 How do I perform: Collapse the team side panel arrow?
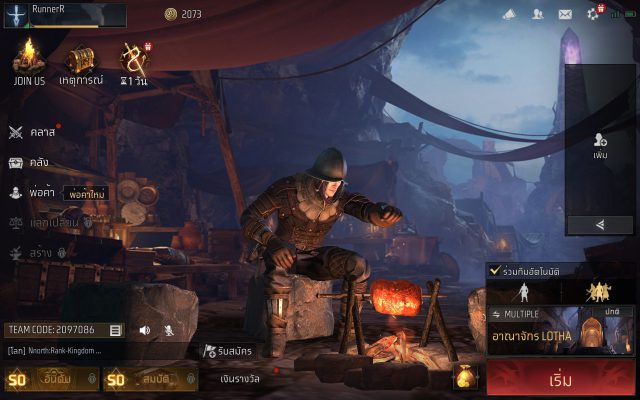[600, 225]
